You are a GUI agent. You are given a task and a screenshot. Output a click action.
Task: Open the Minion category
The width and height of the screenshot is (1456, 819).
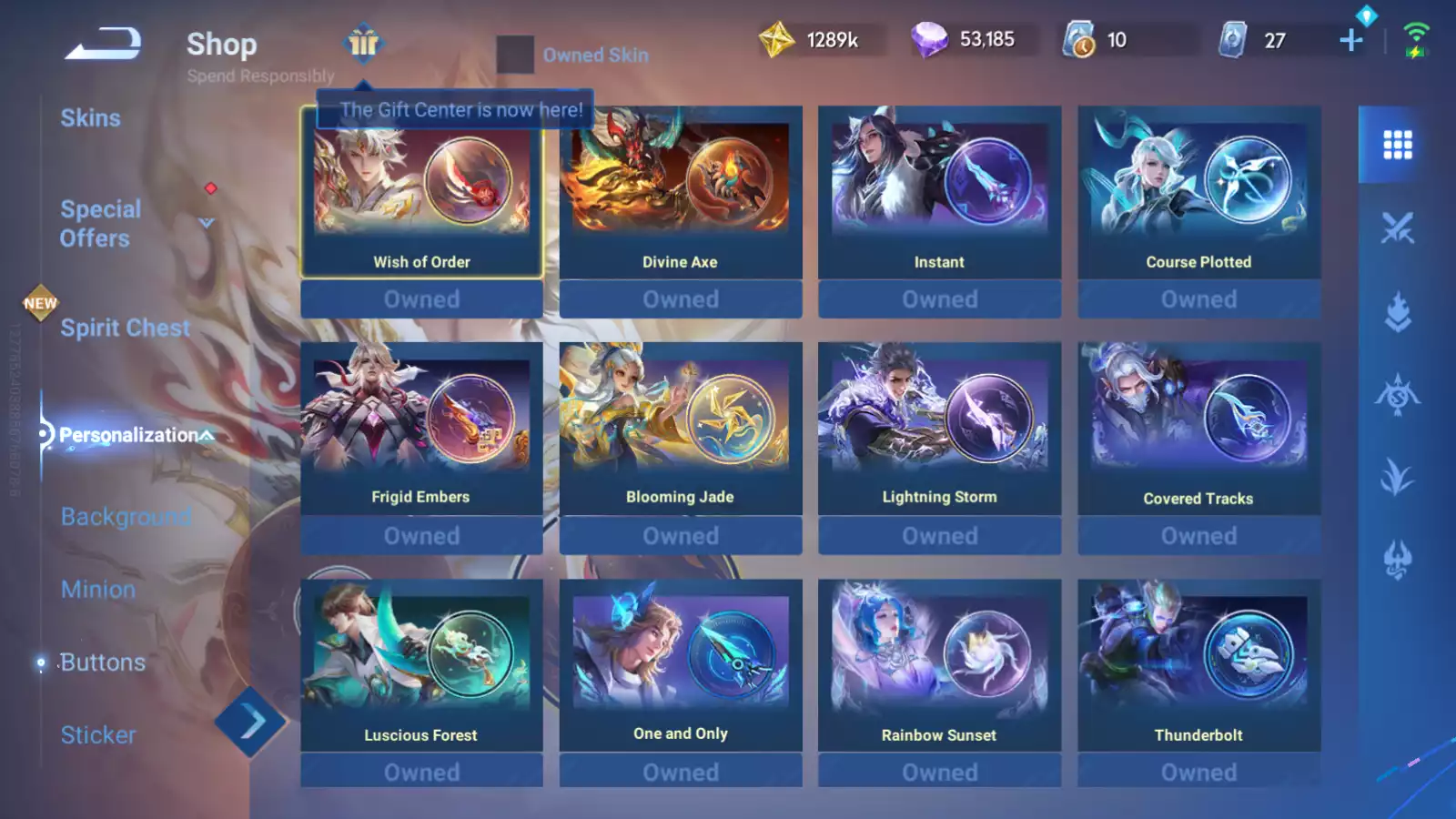97,589
